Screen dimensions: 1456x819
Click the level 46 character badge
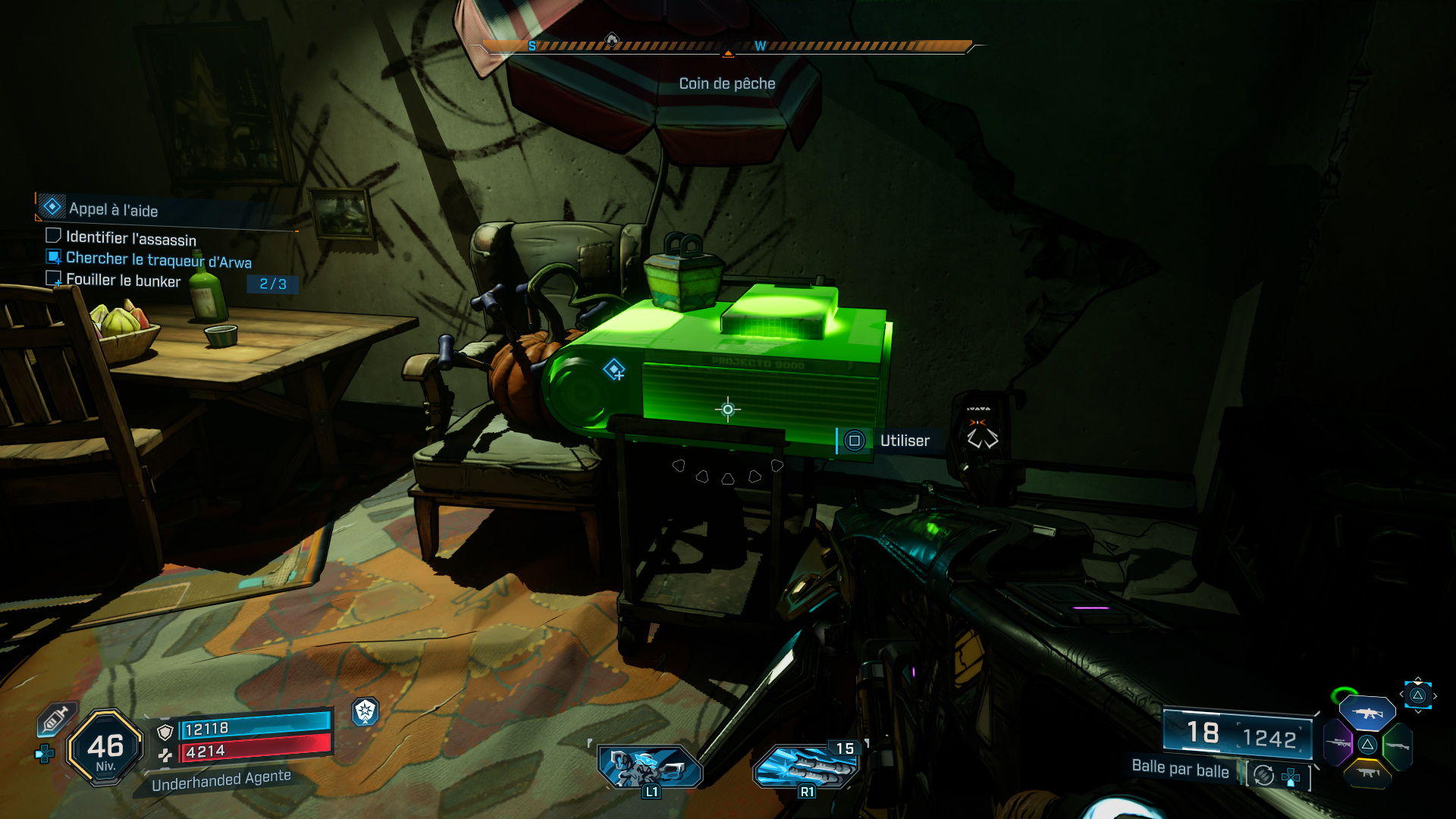[105, 748]
